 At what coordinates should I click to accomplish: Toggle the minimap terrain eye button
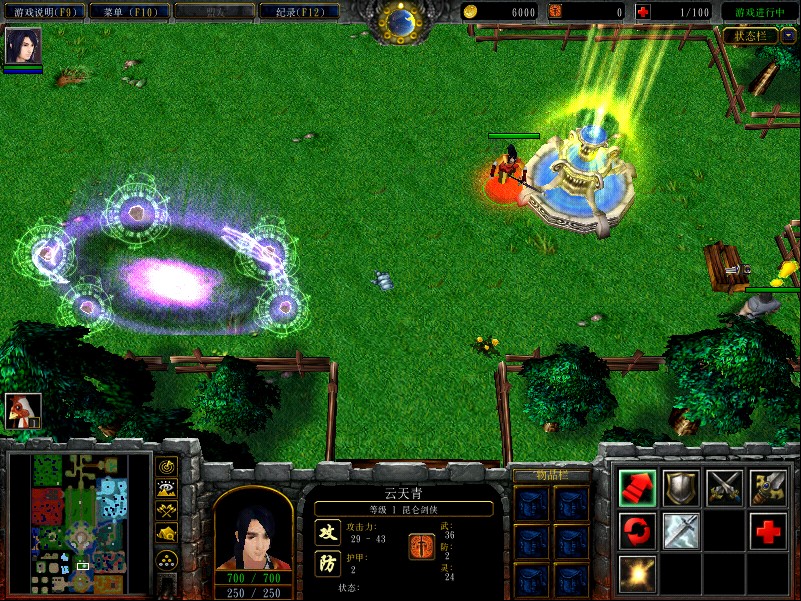(x=166, y=488)
